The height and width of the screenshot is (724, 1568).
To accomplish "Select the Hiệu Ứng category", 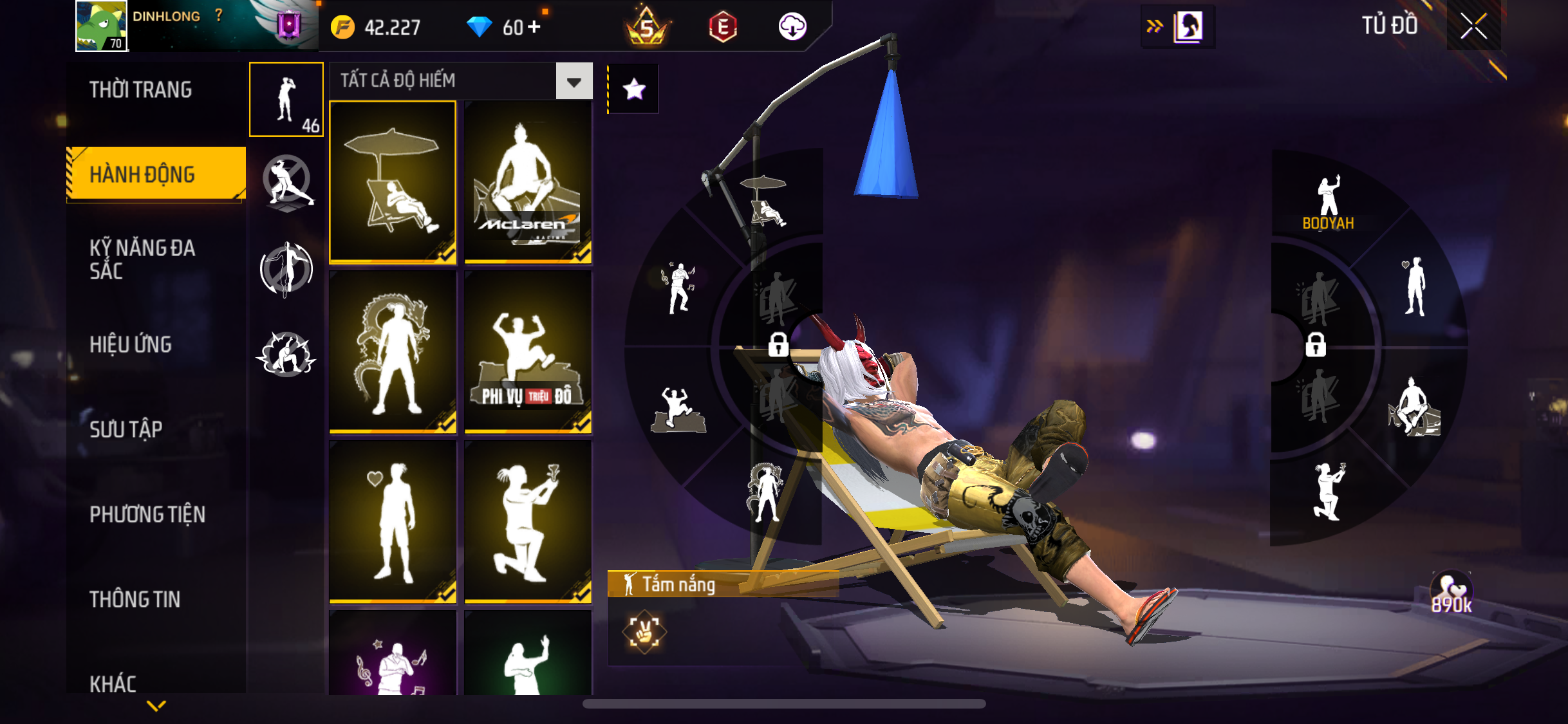I will point(131,344).
